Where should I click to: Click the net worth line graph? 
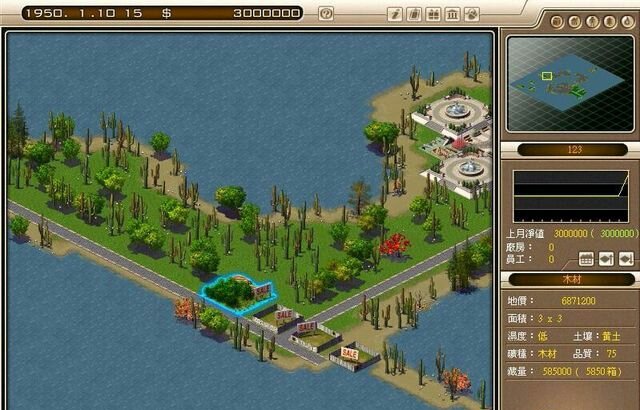tap(570, 196)
